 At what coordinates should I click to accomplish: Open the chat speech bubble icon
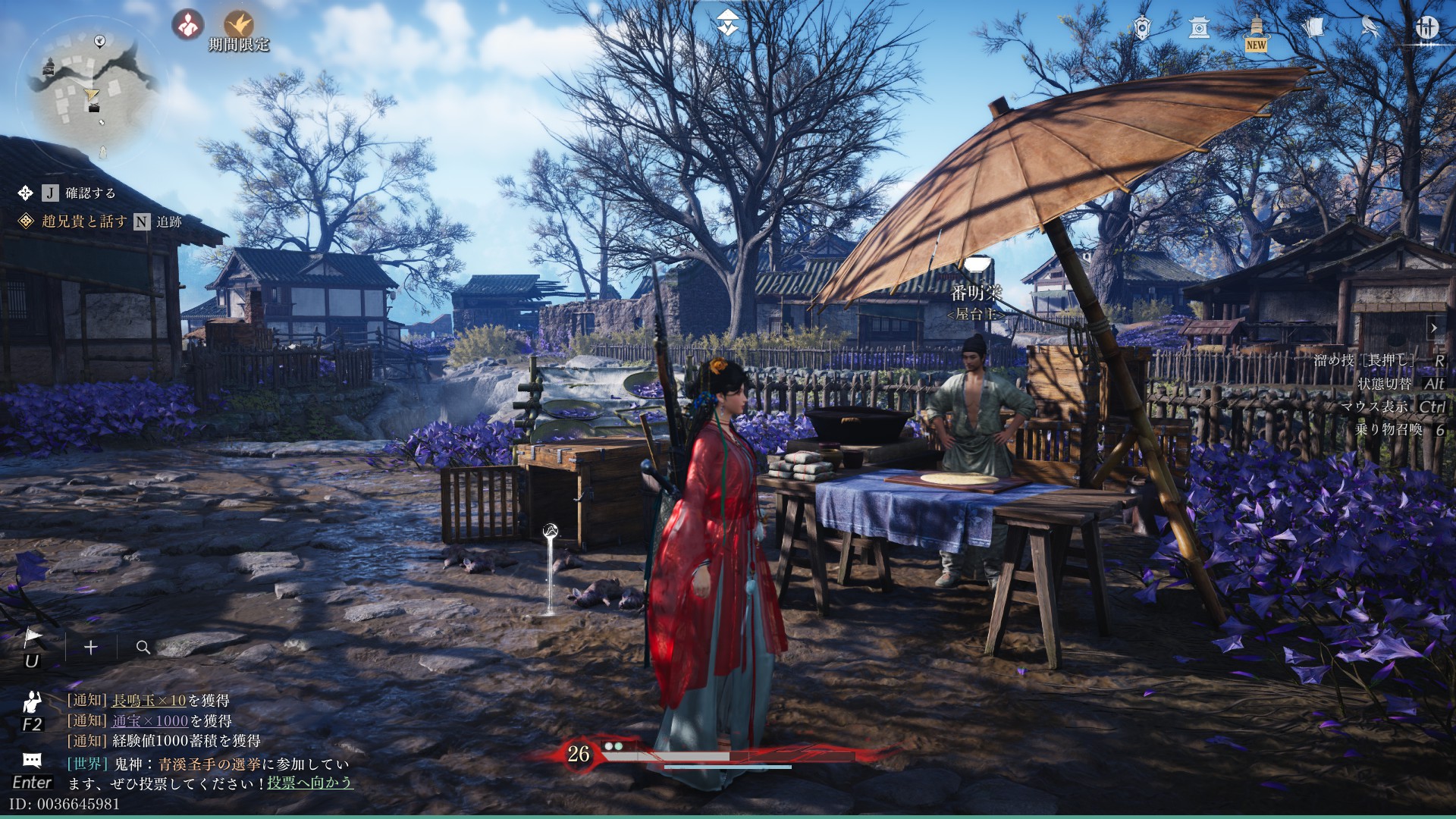[32, 760]
